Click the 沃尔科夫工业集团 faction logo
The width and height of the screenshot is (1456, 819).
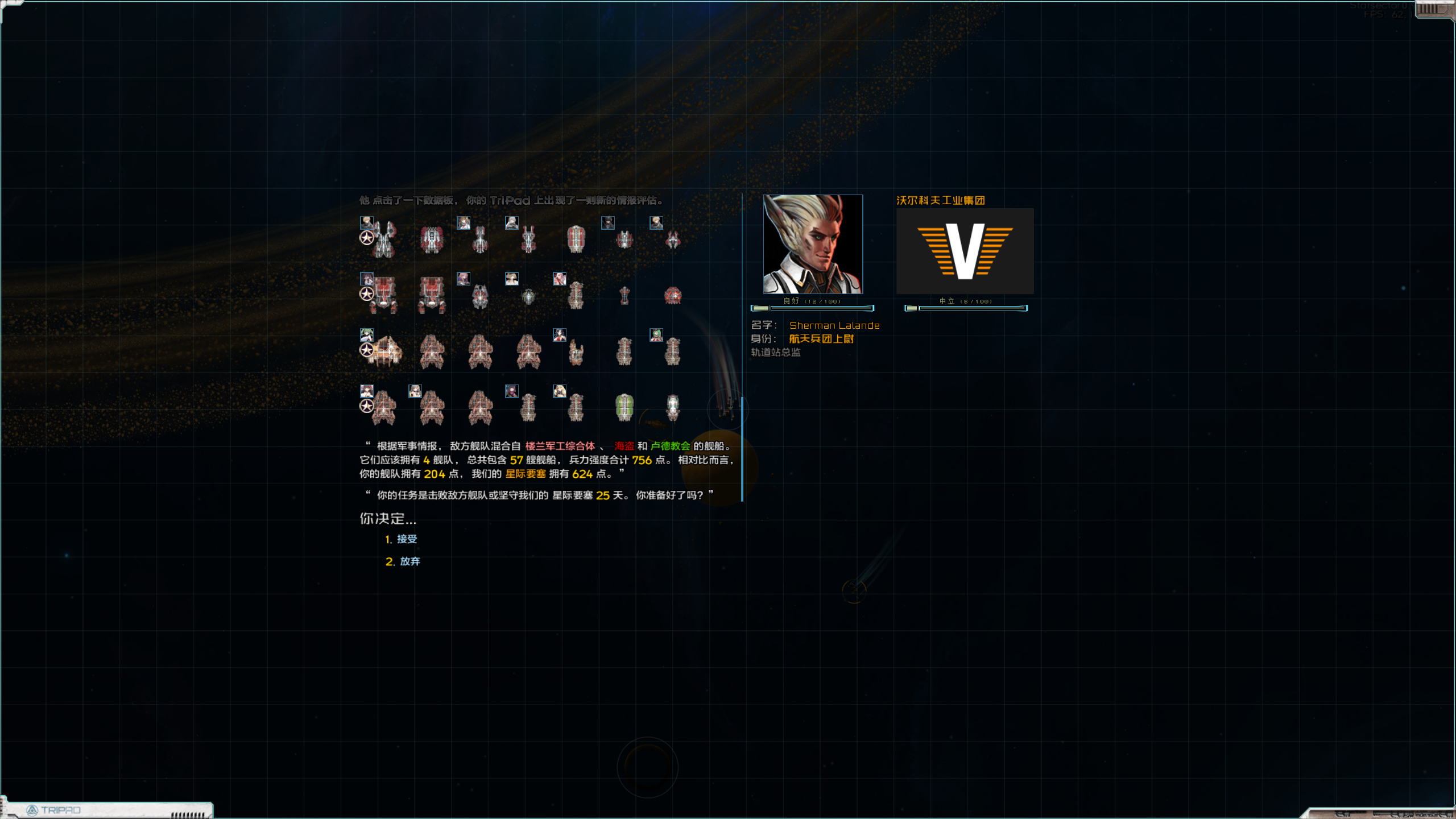pos(965,251)
